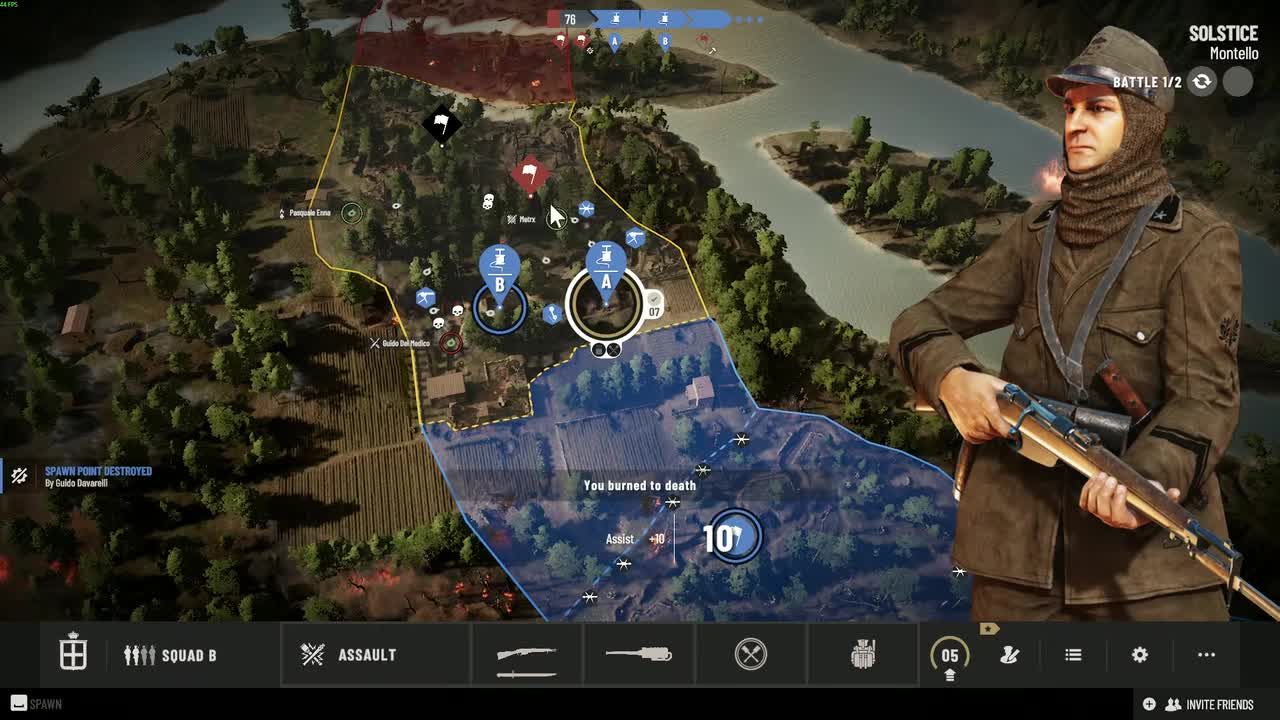Screen dimensions: 1280x720
Task: Open the settings gear icon
Action: click(1139, 654)
